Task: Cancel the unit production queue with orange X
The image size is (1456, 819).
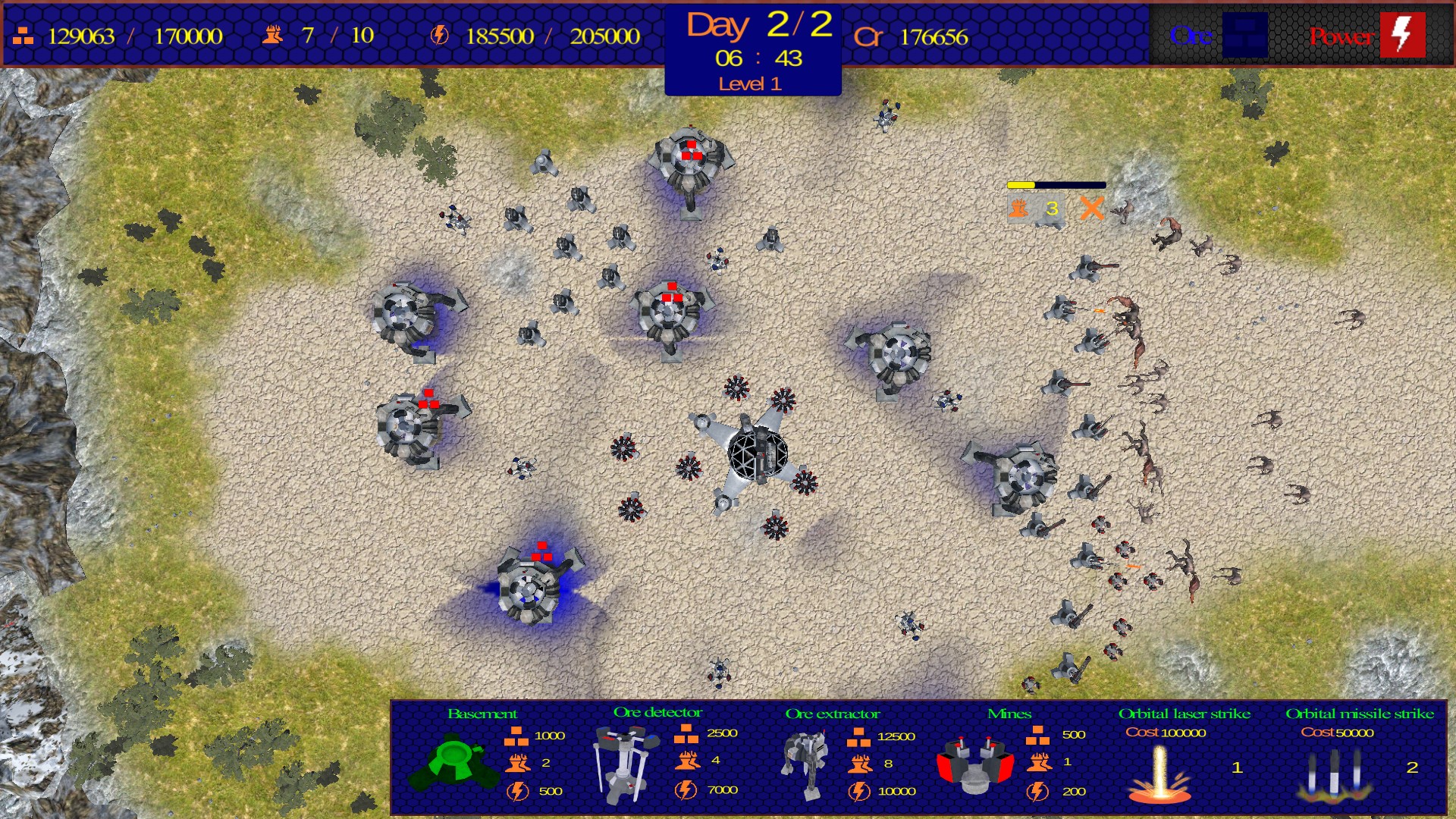Action: click(1091, 208)
